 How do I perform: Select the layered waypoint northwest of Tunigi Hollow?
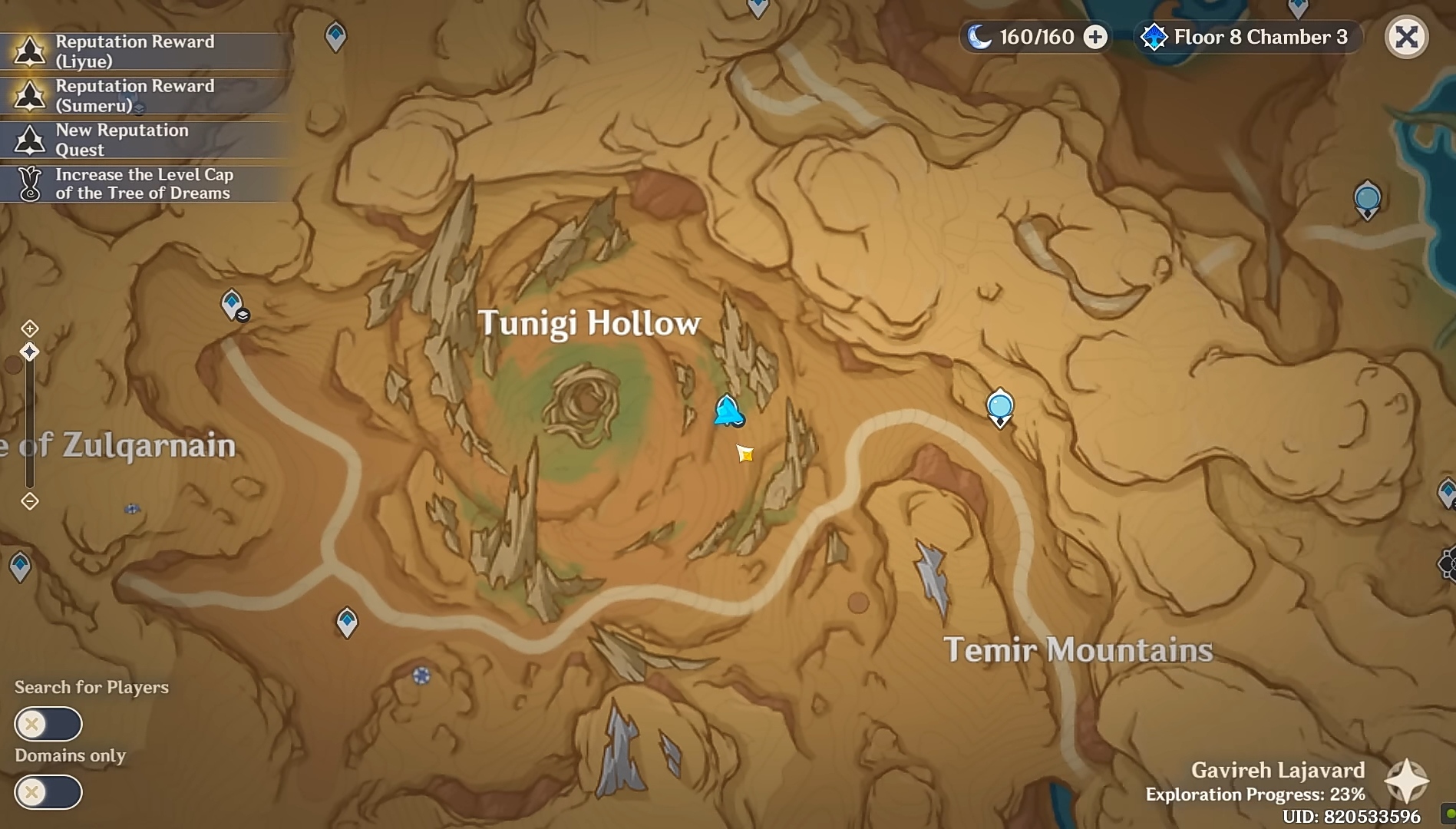click(233, 304)
